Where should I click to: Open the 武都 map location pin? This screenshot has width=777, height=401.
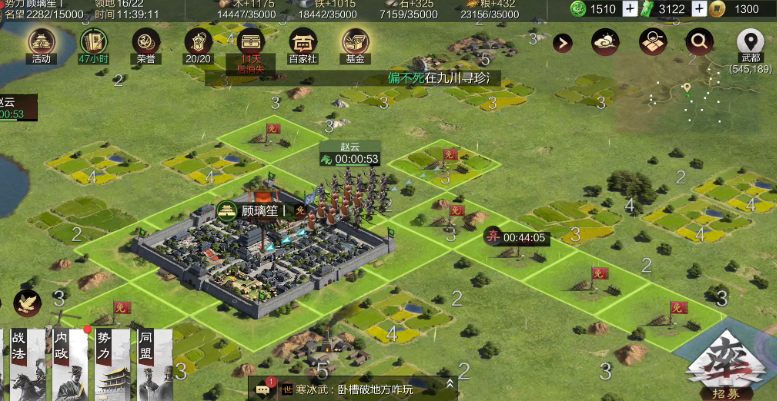[x=750, y=44]
